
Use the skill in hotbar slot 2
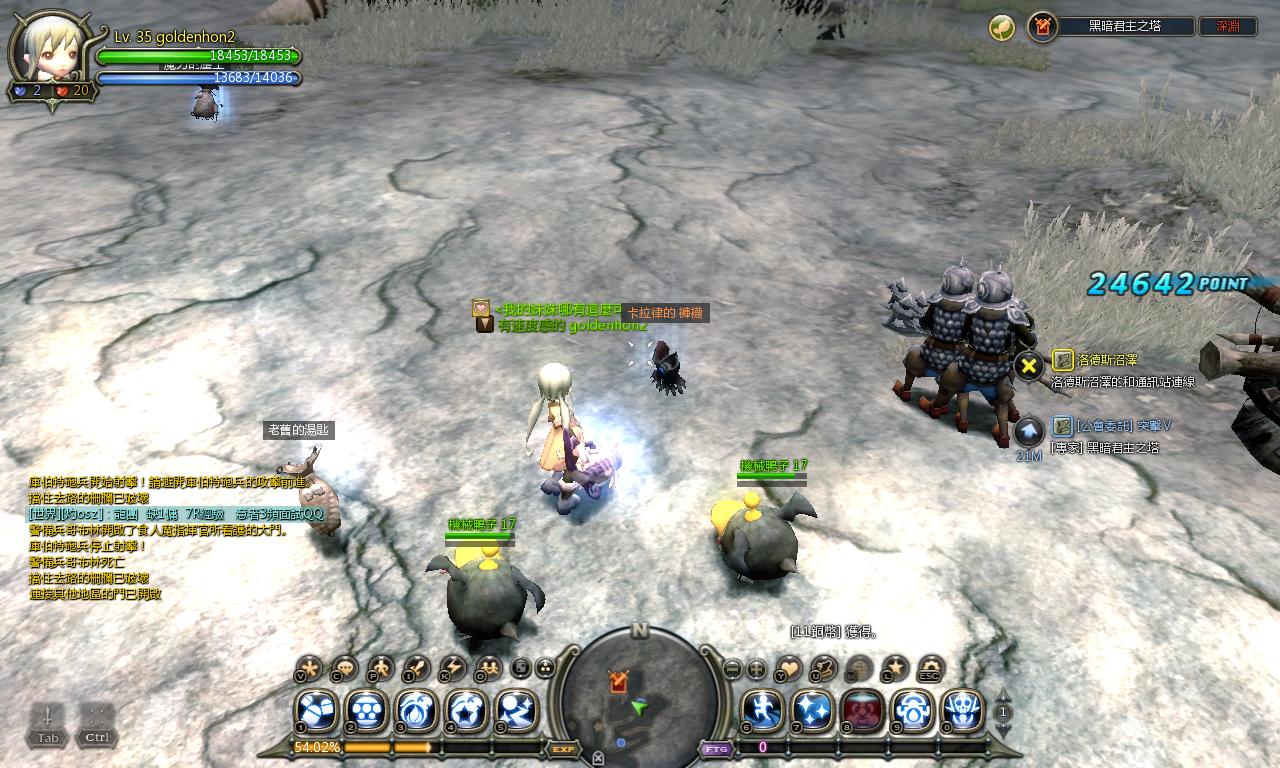(366, 711)
